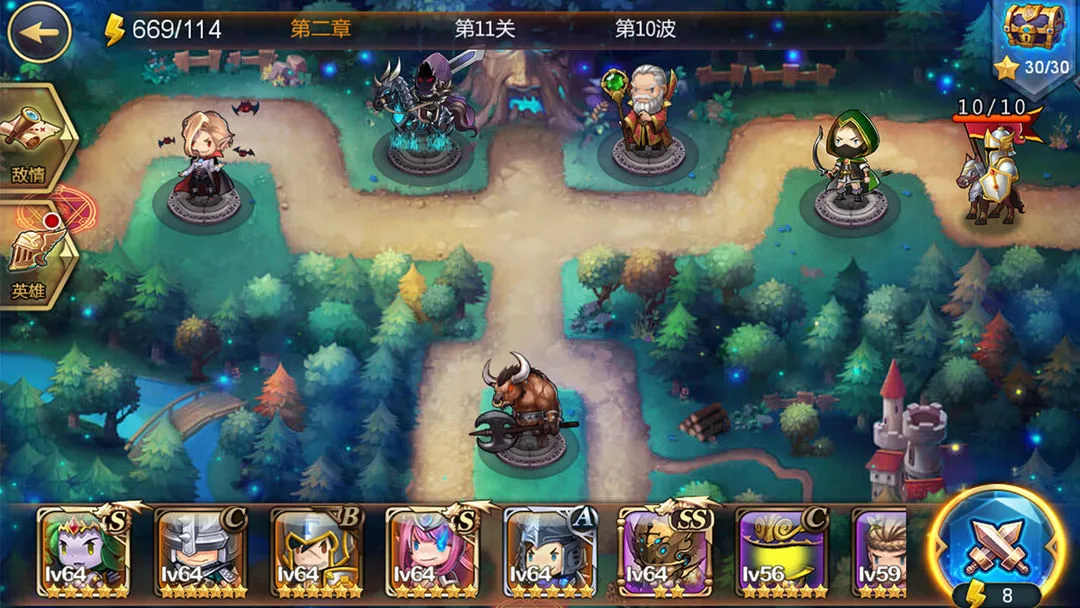Image resolution: width=1080 pixels, height=608 pixels.
Task: Select the lv59 blond hero card
Action: coord(880,553)
